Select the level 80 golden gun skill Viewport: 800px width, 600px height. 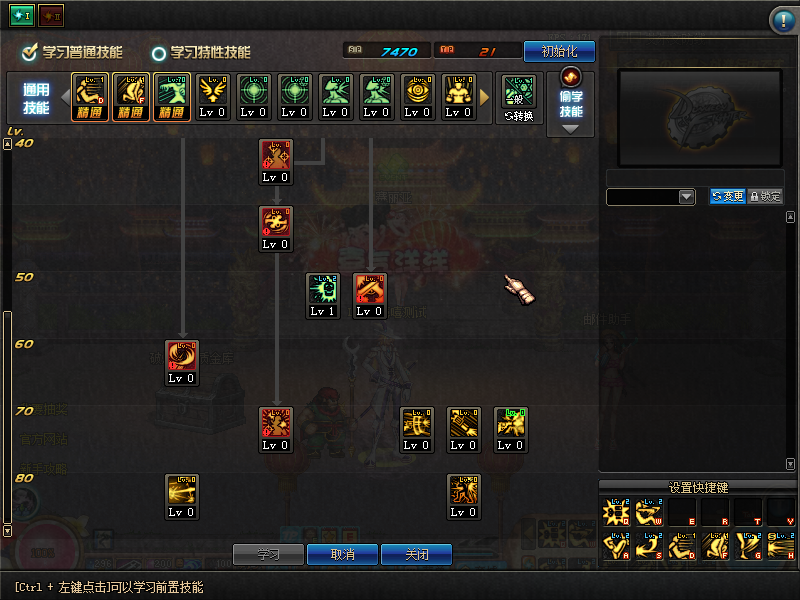(182, 491)
